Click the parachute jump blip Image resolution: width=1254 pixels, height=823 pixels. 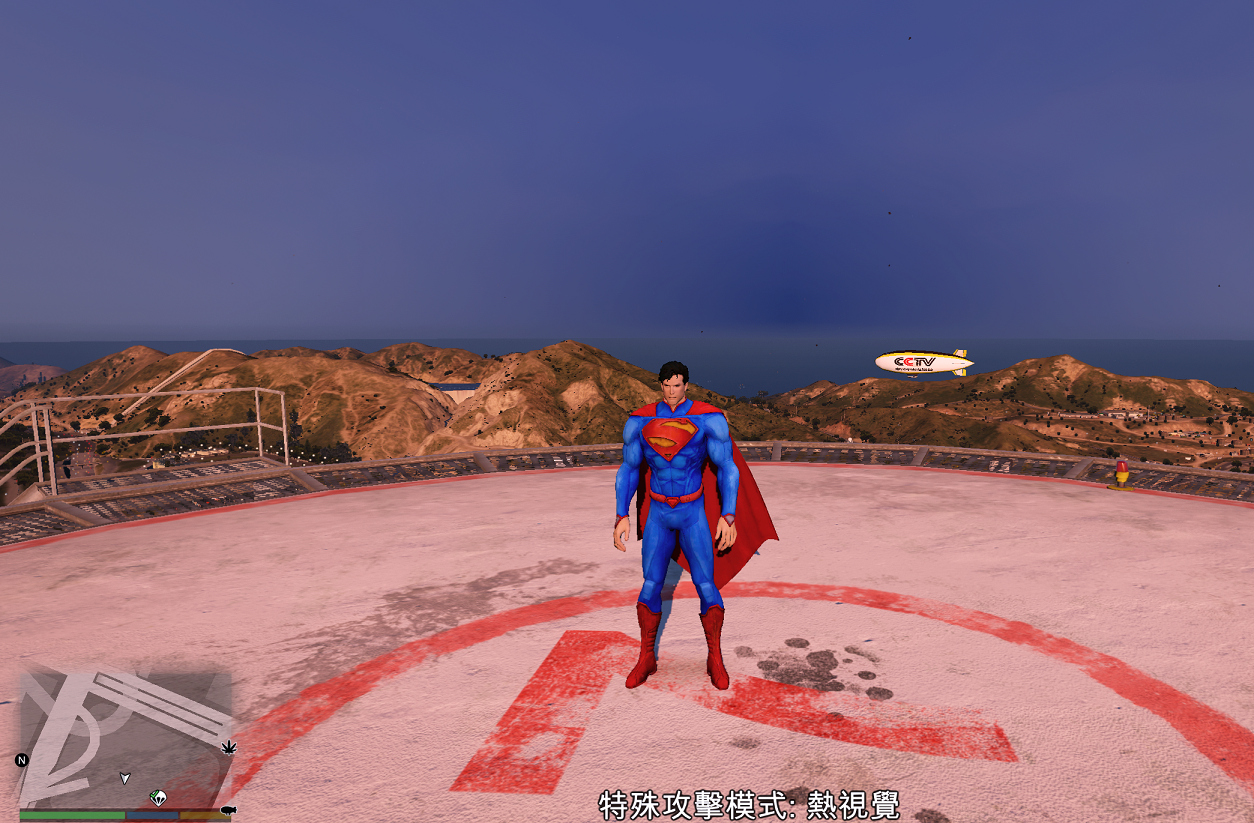pyautogui.click(x=158, y=797)
